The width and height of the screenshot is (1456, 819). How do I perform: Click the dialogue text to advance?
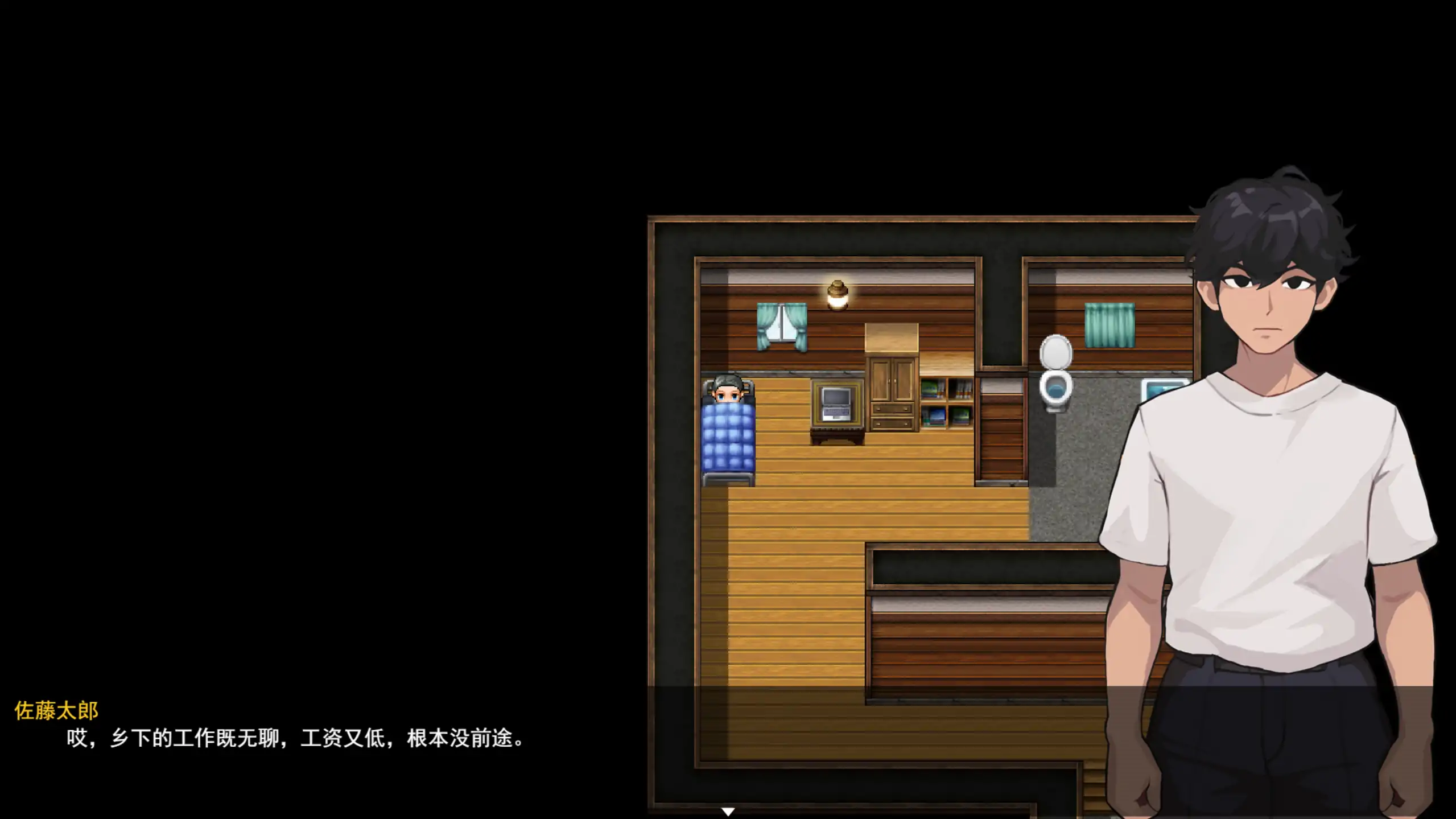coord(296,739)
